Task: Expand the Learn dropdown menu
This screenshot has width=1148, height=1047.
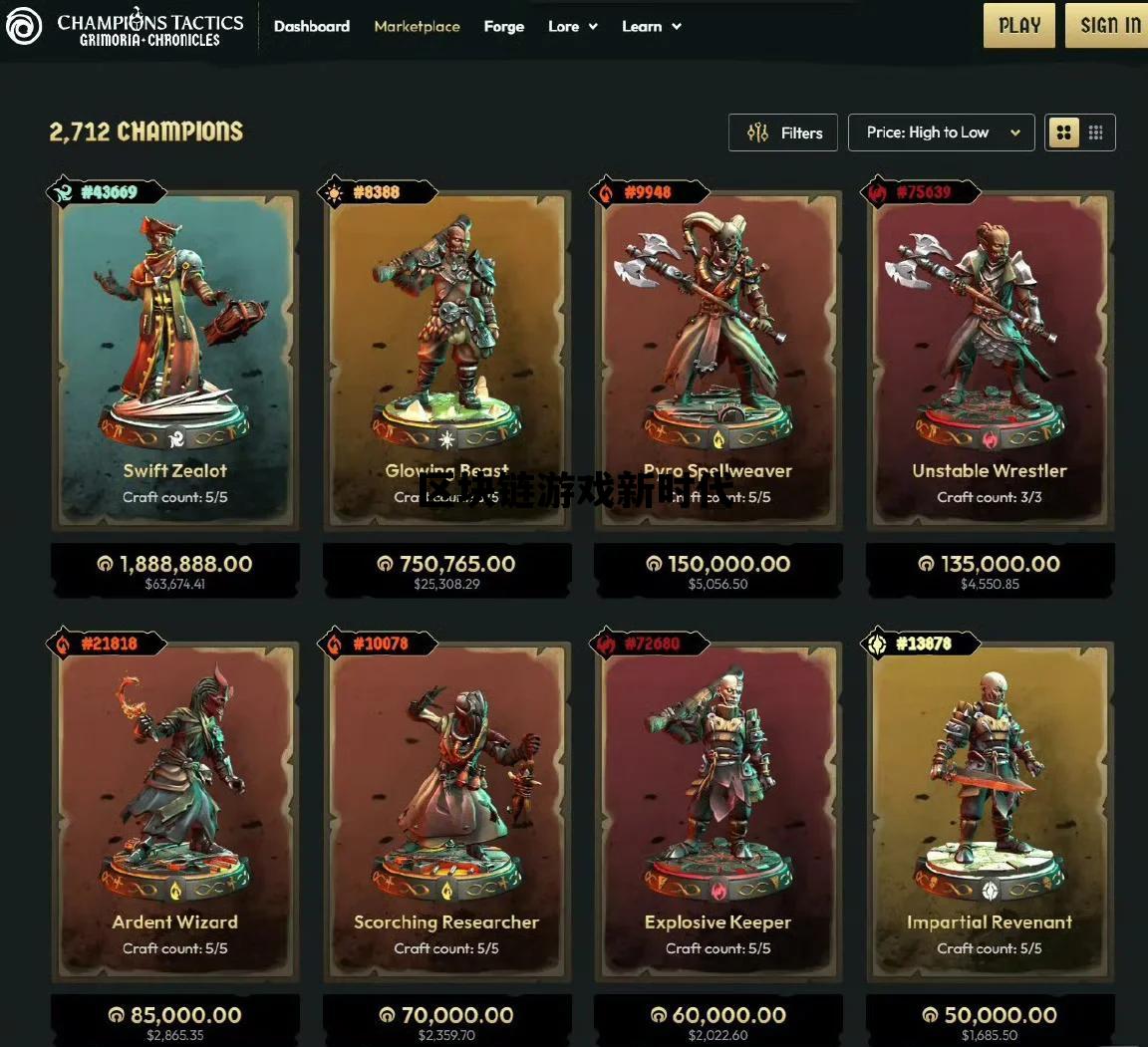Action: pos(652,27)
